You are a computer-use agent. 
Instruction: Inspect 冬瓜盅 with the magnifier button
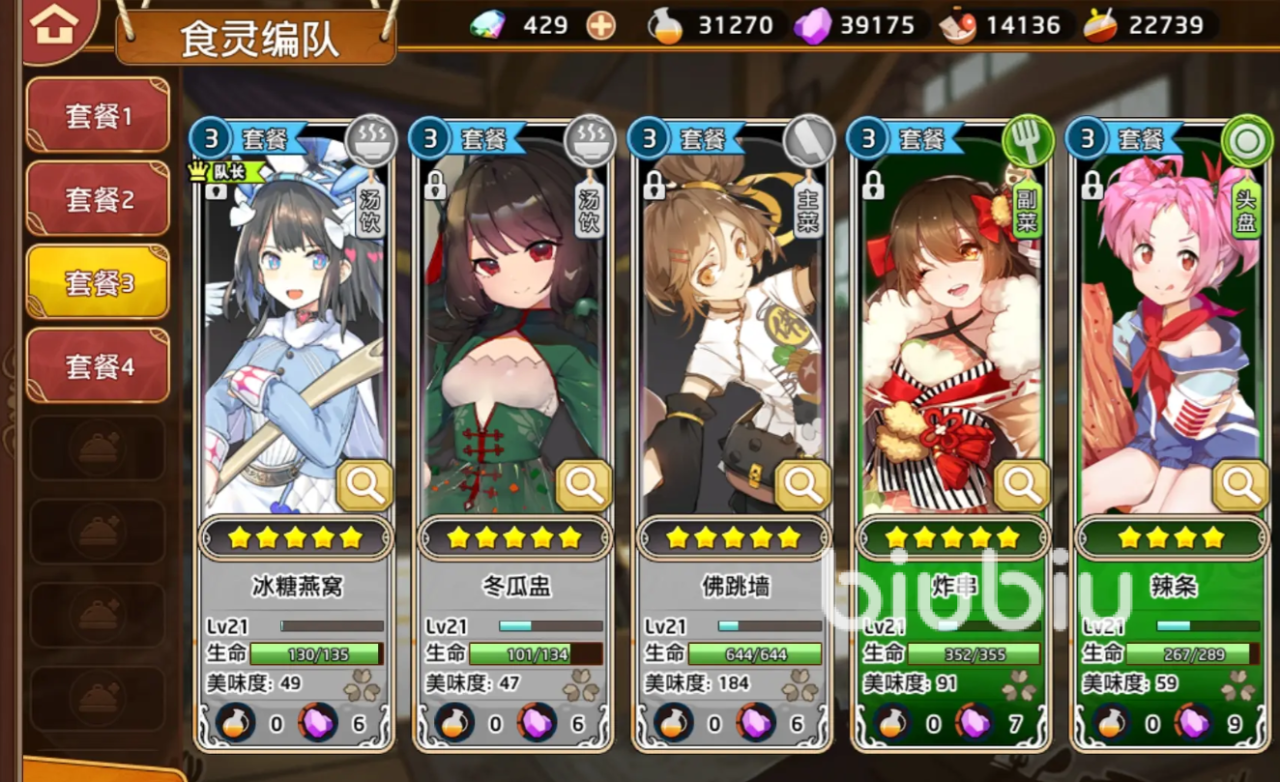583,486
